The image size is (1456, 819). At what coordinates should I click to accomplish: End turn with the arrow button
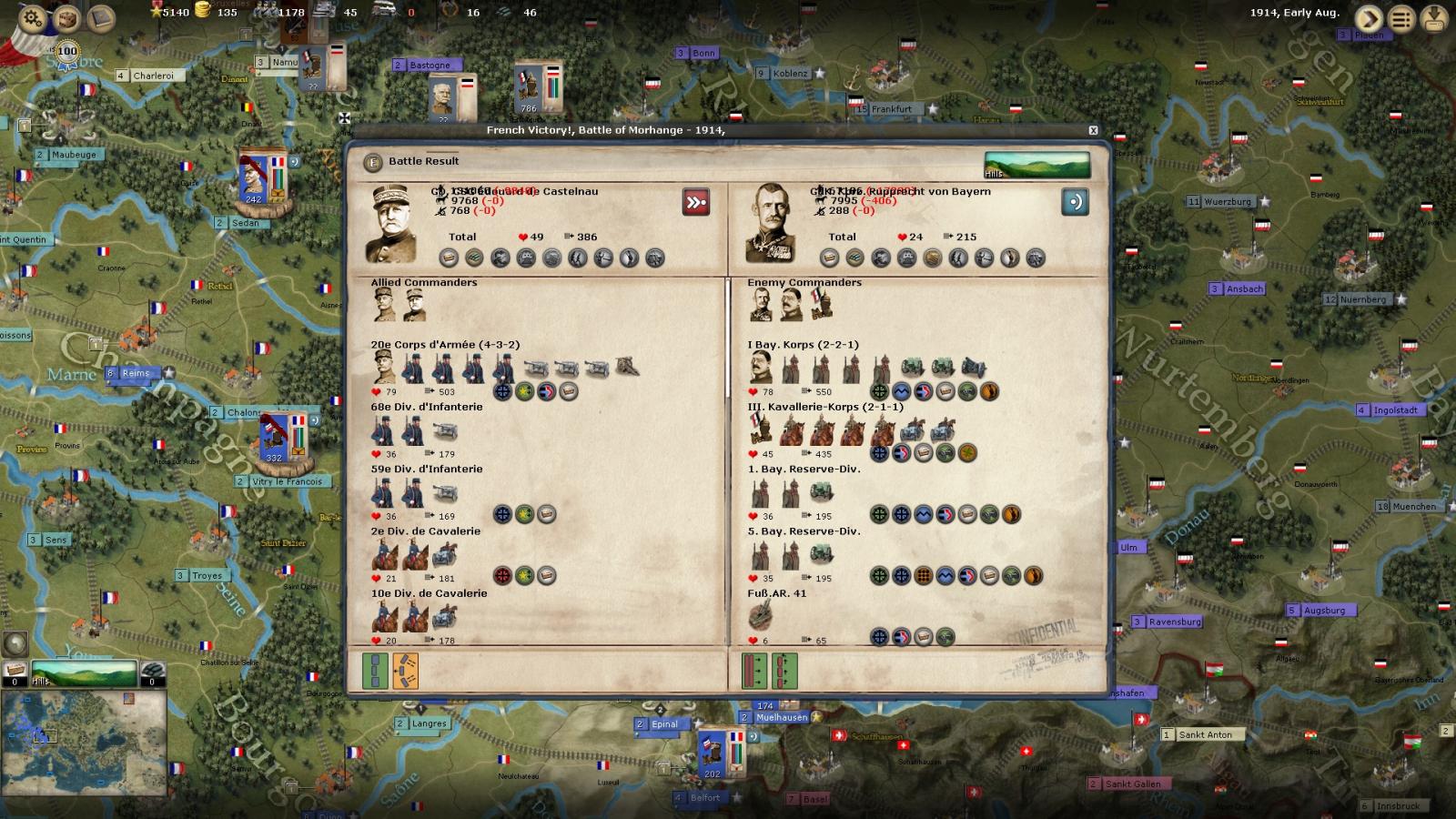coord(1369,18)
